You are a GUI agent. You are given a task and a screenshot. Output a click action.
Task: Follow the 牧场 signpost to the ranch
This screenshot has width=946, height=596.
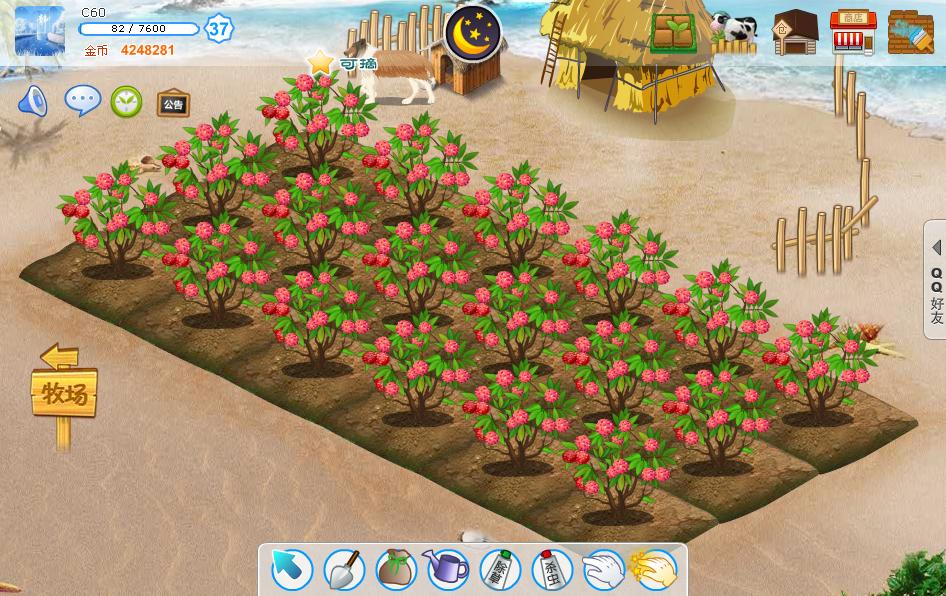(62, 392)
